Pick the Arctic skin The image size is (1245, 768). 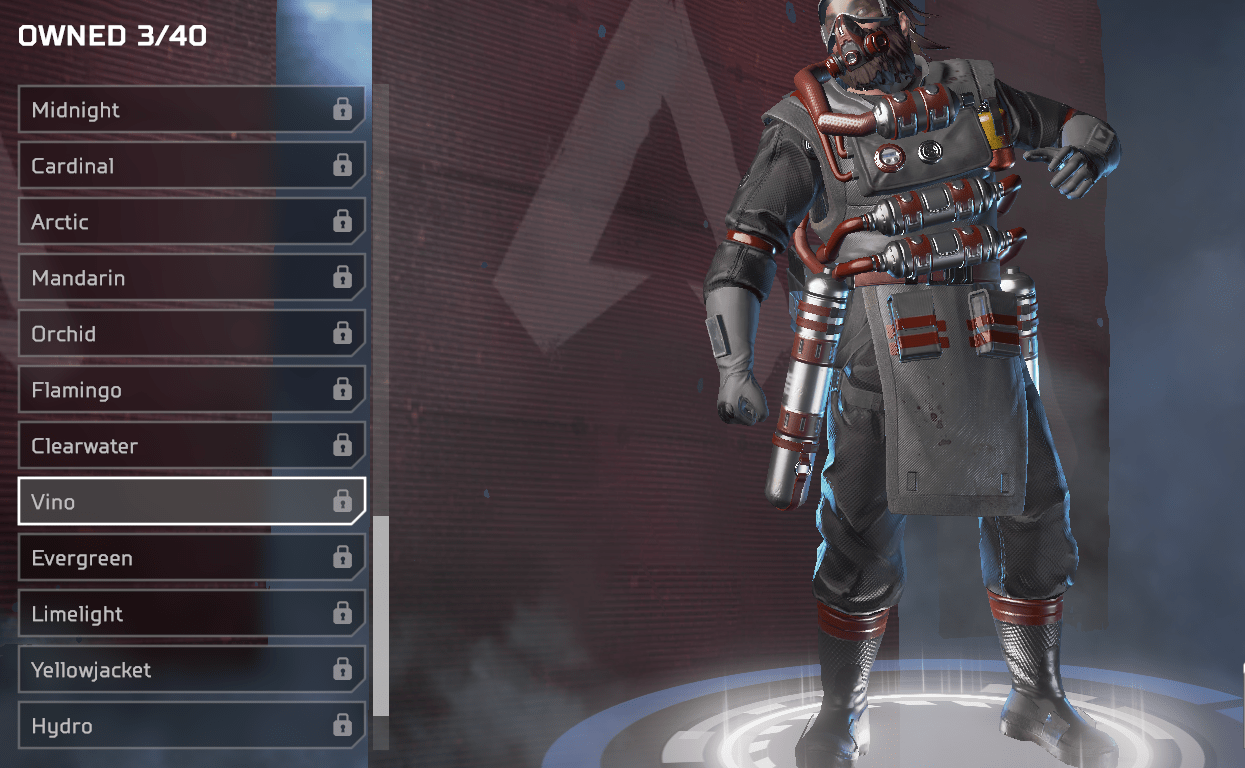tap(190, 222)
